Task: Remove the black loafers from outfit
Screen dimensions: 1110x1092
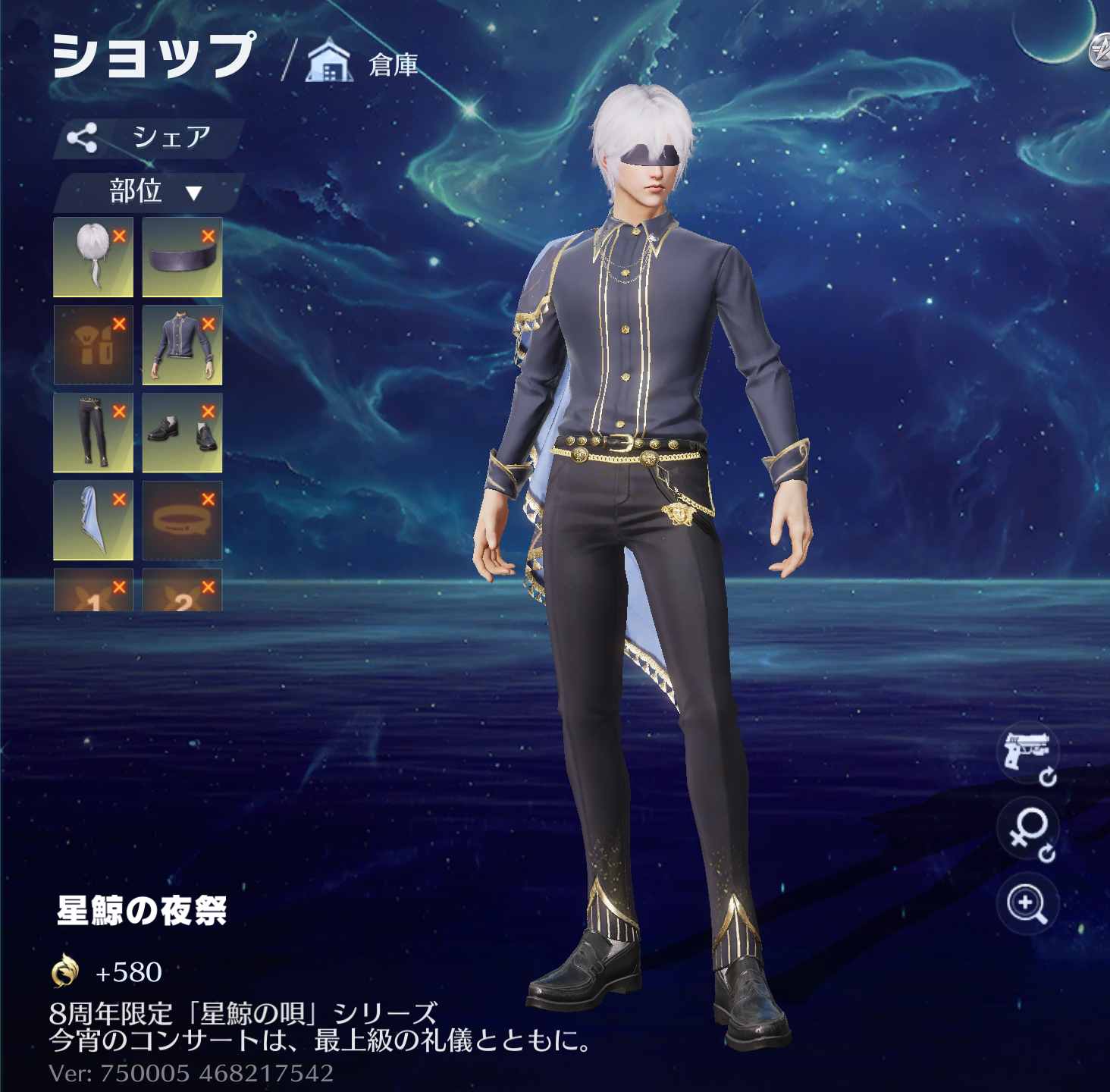Action: coord(209,412)
